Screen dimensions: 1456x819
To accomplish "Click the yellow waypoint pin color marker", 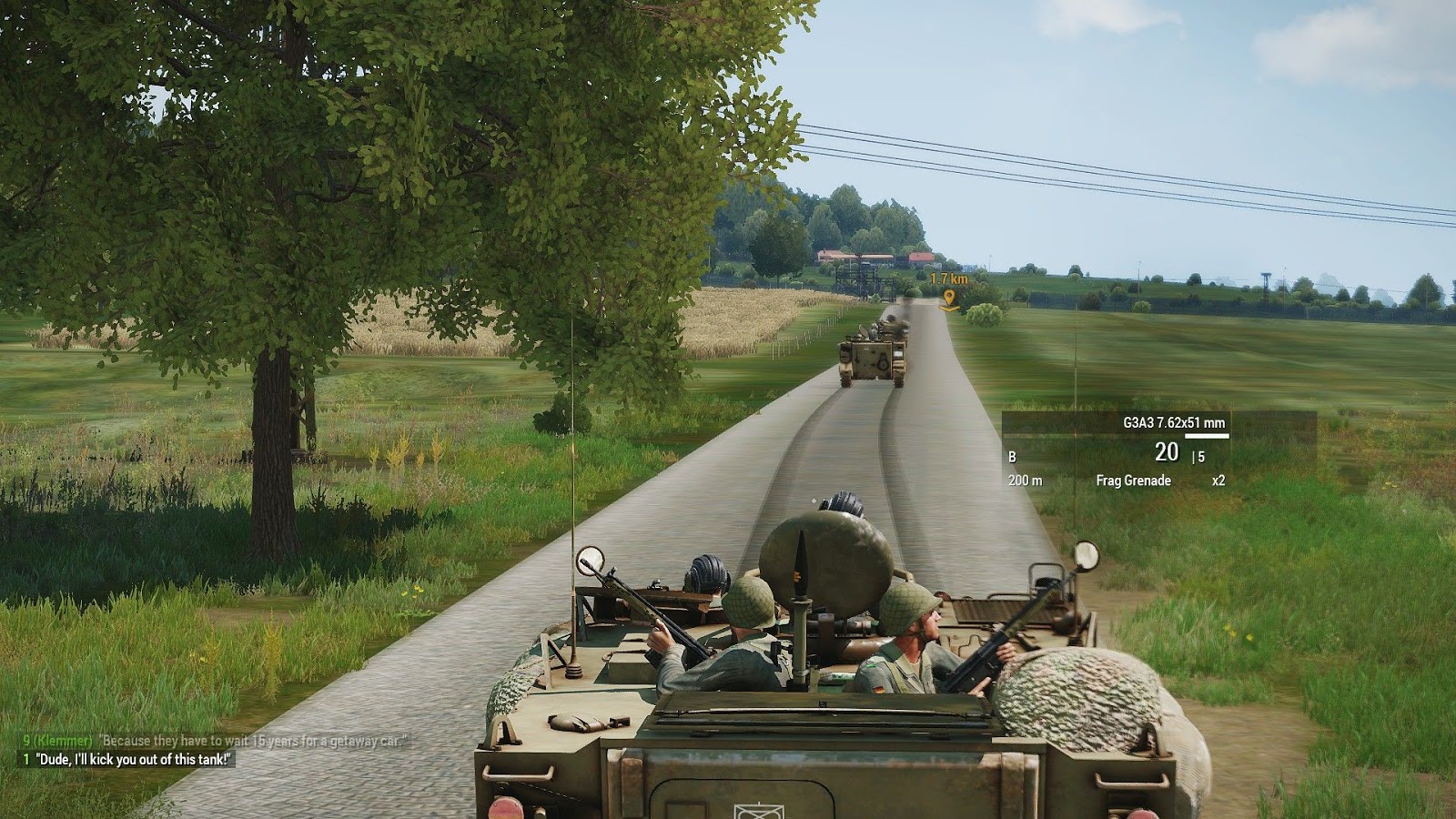I will click(x=951, y=296).
